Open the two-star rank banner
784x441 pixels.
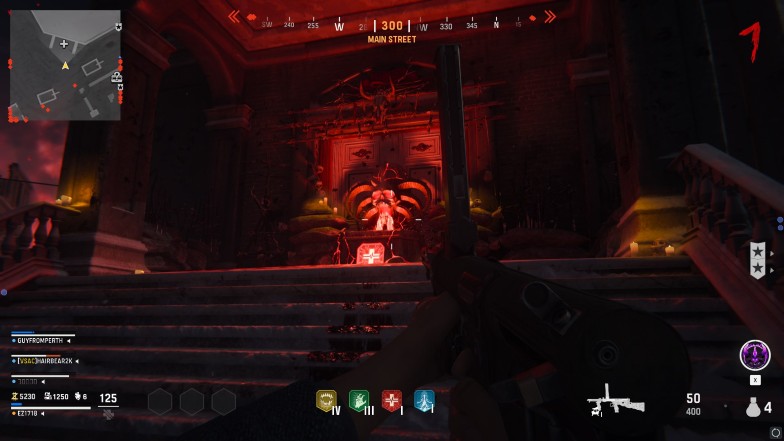click(x=757, y=260)
